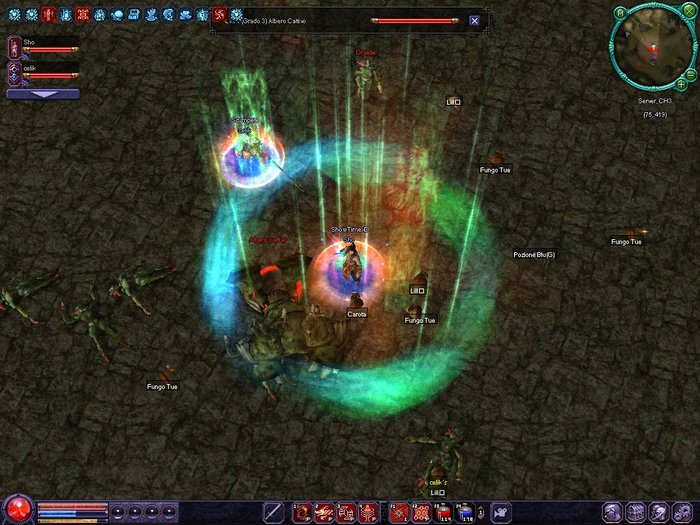Viewport: 700px width, 525px height.
Task: Click the red orb at the bottom-left corner
Action: click(17, 510)
